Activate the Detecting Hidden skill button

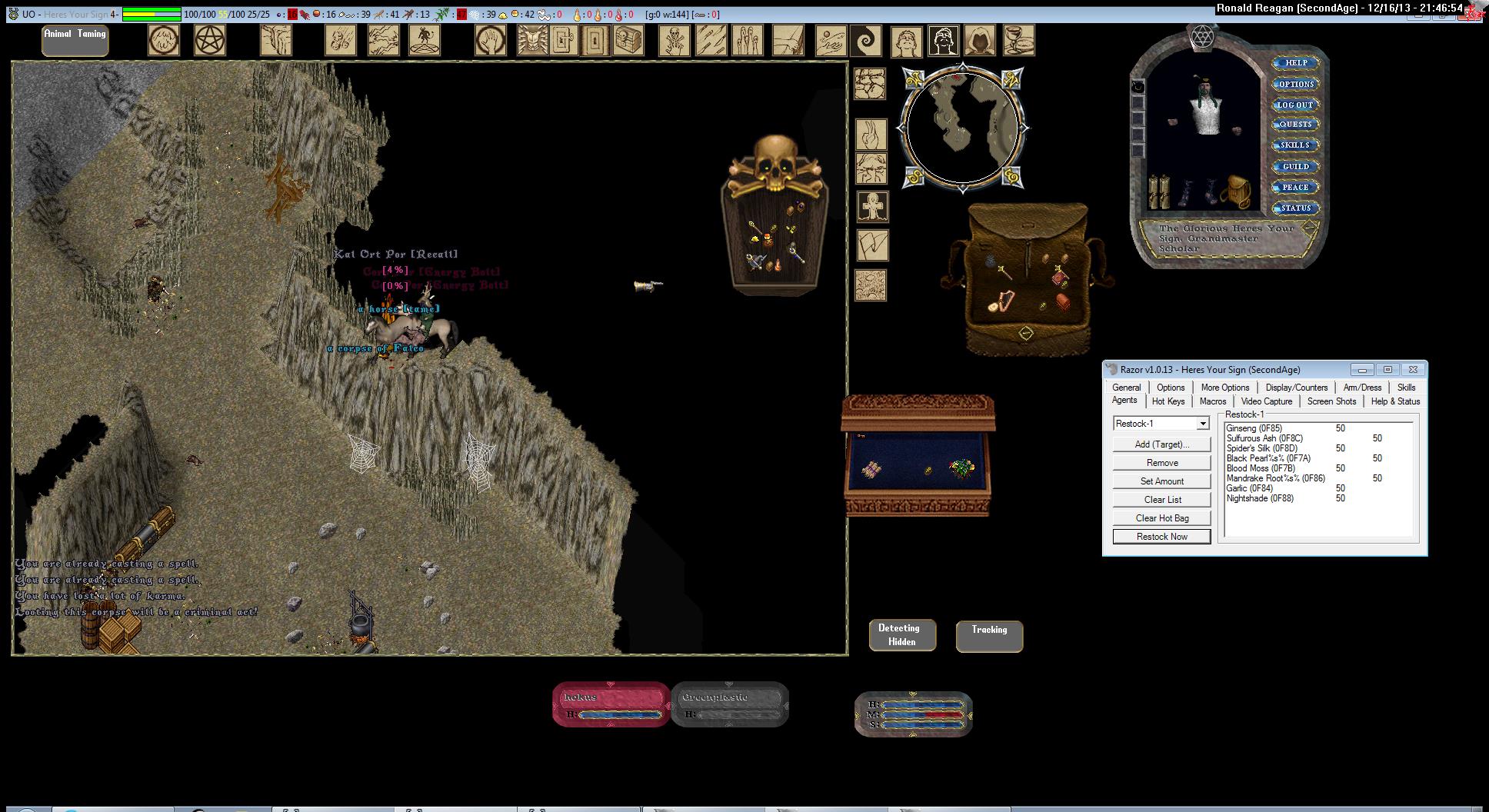[x=902, y=635]
